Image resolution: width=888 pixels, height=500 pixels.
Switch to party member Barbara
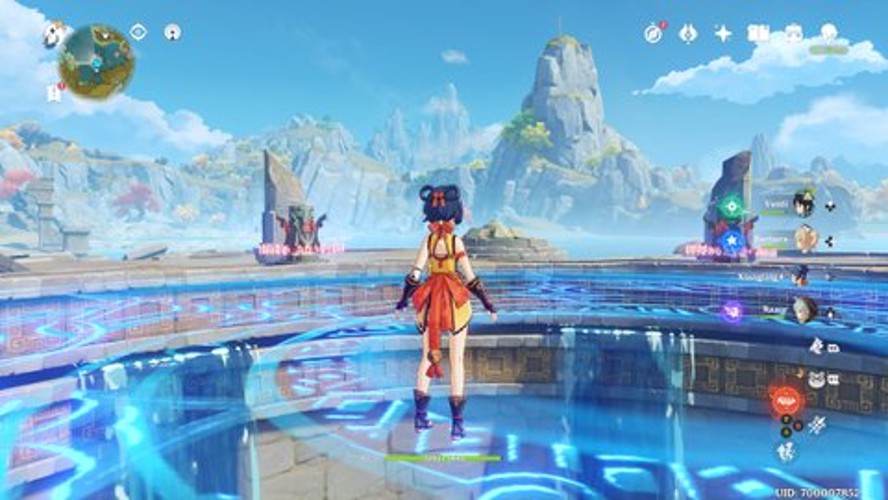tap(805, 238)
